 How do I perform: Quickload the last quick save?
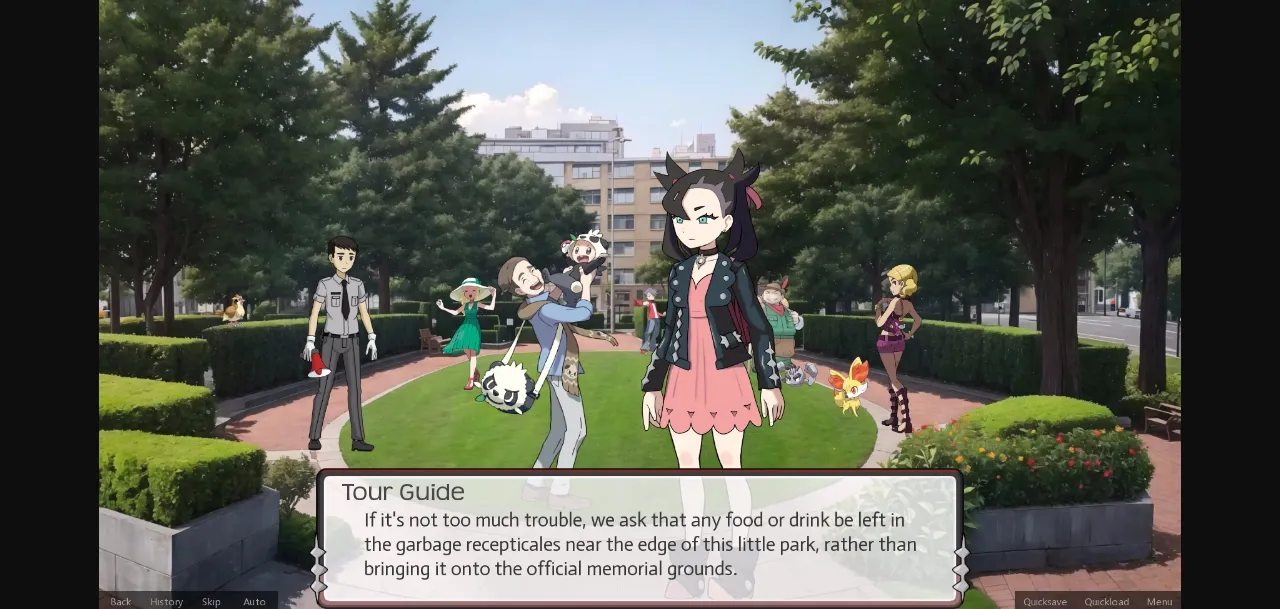(x=1106, y=601)
